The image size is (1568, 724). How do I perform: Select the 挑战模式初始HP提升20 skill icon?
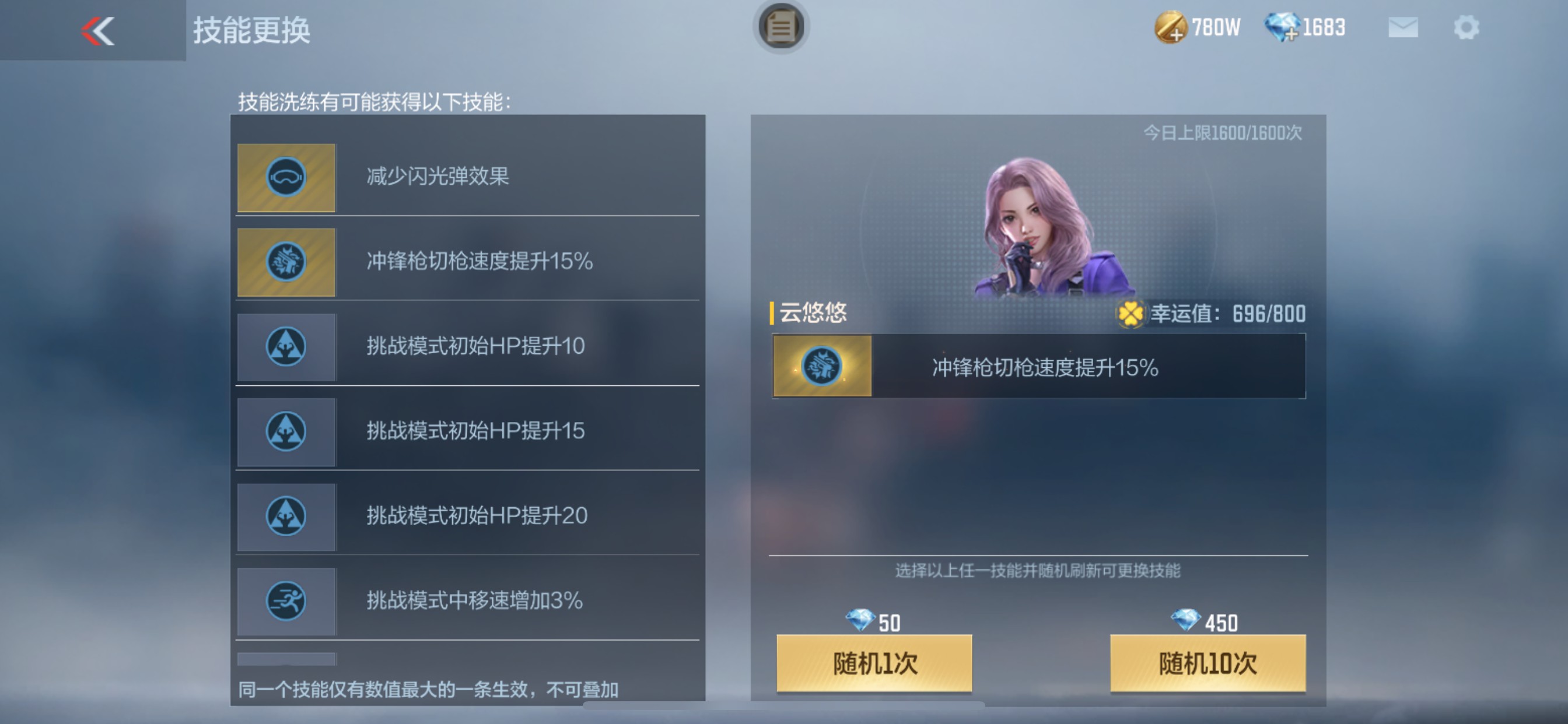click(x=286, y=516)
